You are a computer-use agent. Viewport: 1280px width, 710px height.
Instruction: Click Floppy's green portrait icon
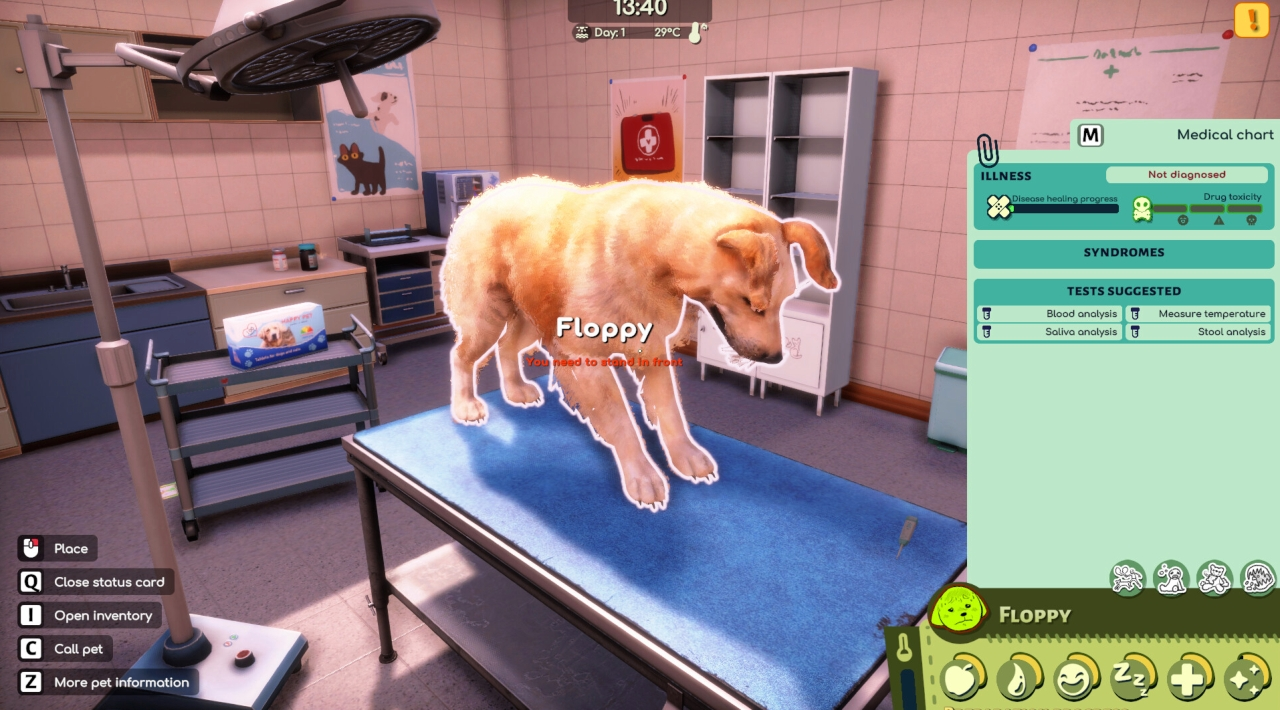960,613
